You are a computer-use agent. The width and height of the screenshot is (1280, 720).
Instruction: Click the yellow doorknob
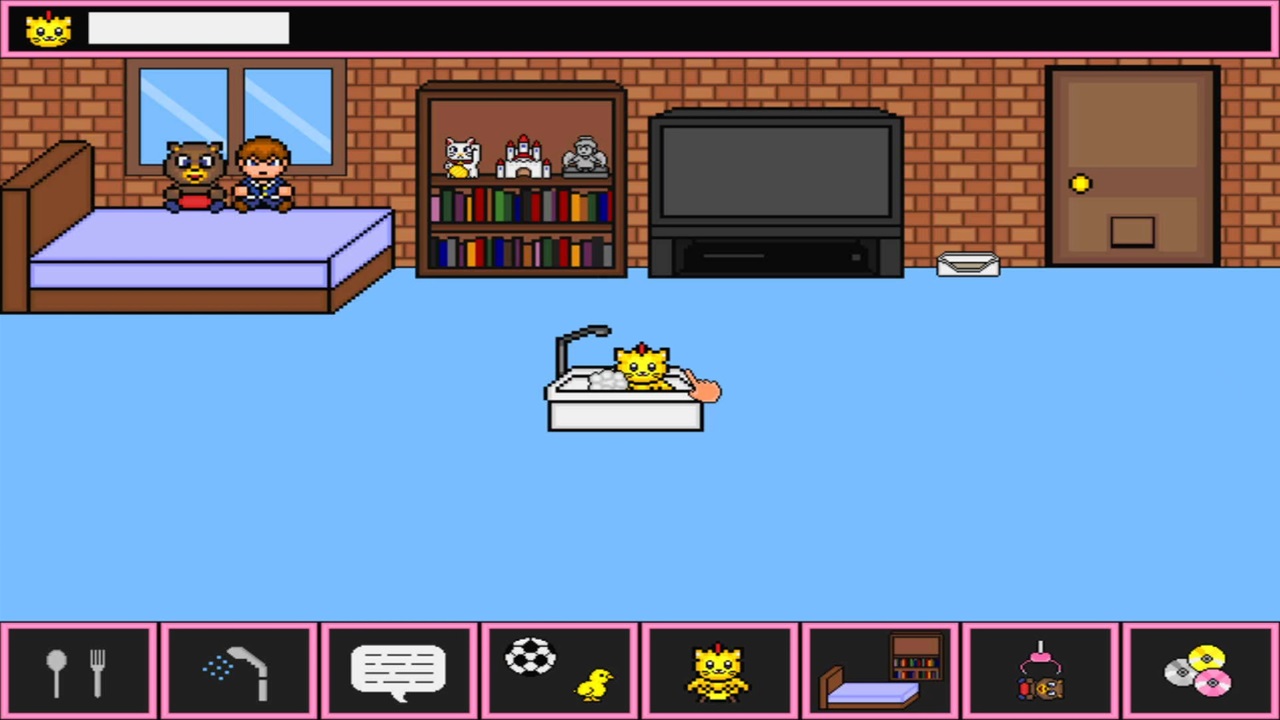pyautogui.click(x=1080, y=183)
